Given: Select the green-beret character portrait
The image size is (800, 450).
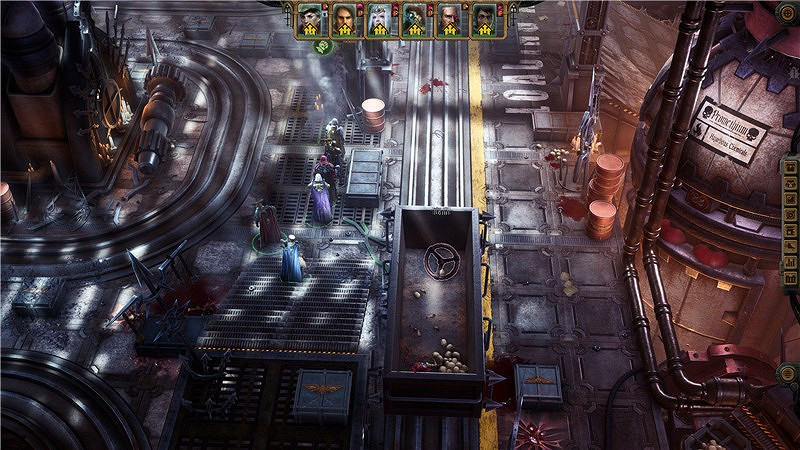Looking at the screenshot, I should [310, 19].
